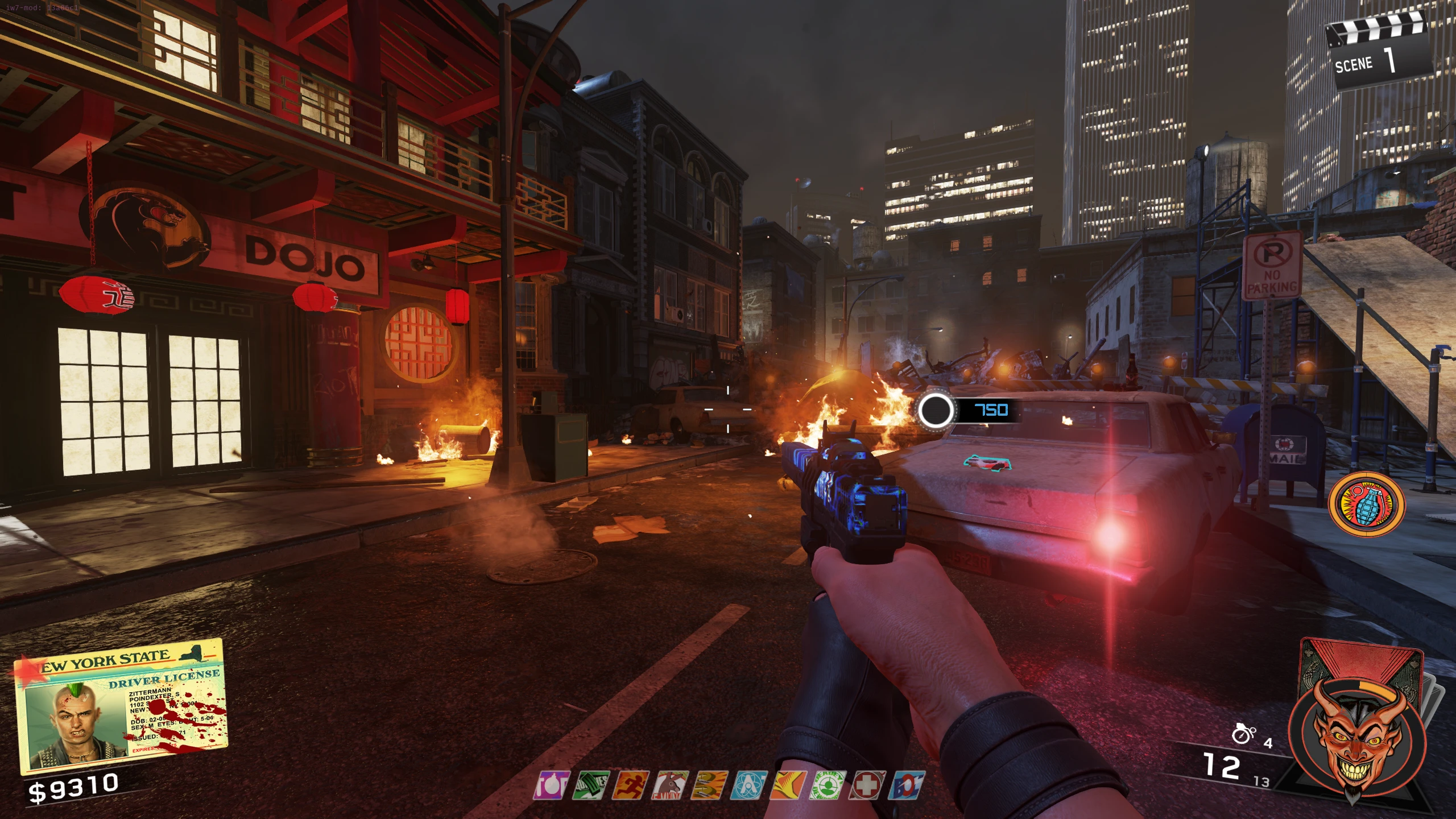Viewport: 1456px width, 819px height.
Task: Click the Quickies green magazine perk
Action: pyautogui.click(x=594, y=785)
